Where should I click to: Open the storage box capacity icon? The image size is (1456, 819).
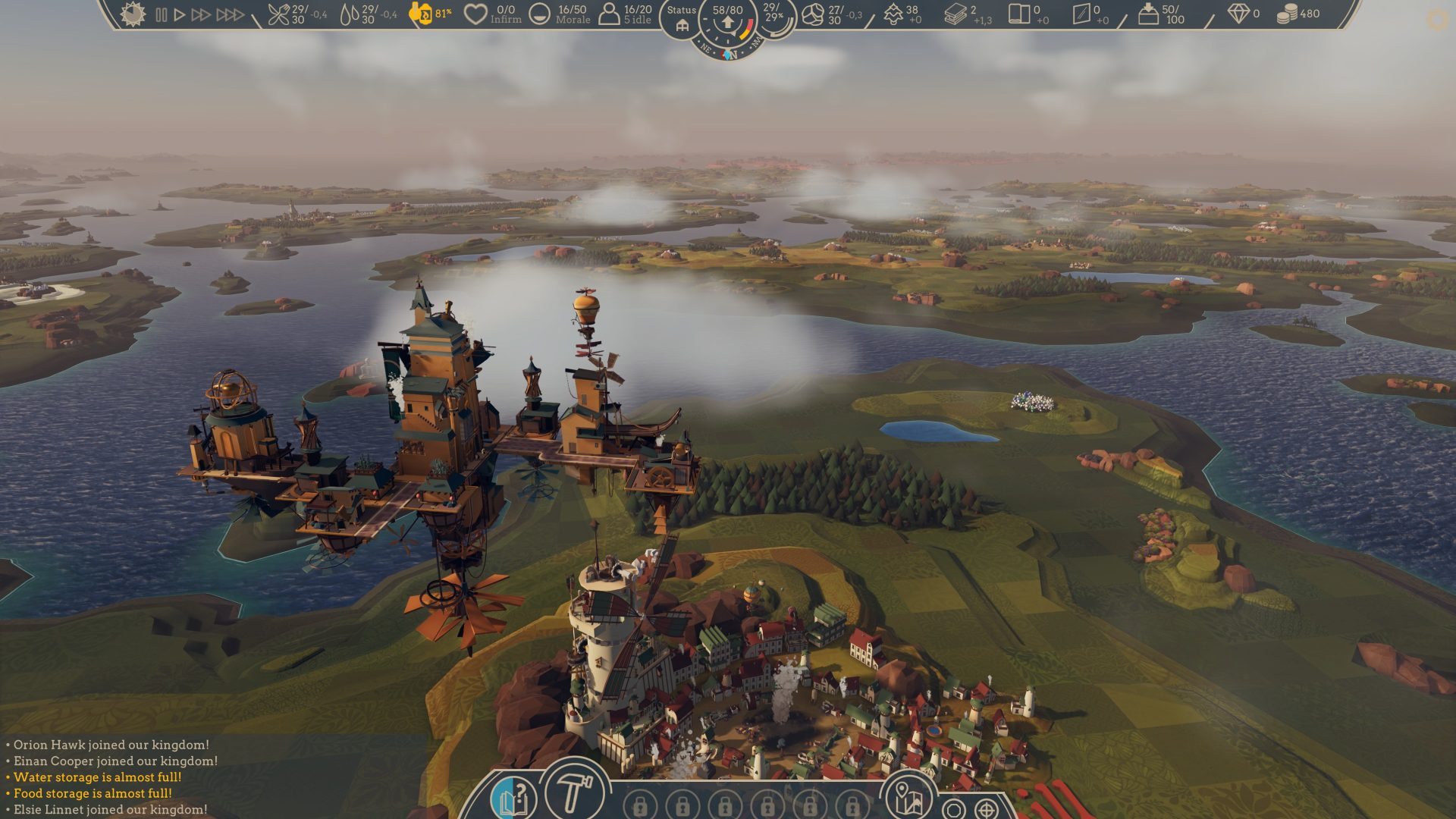(x=1148, y=14)
